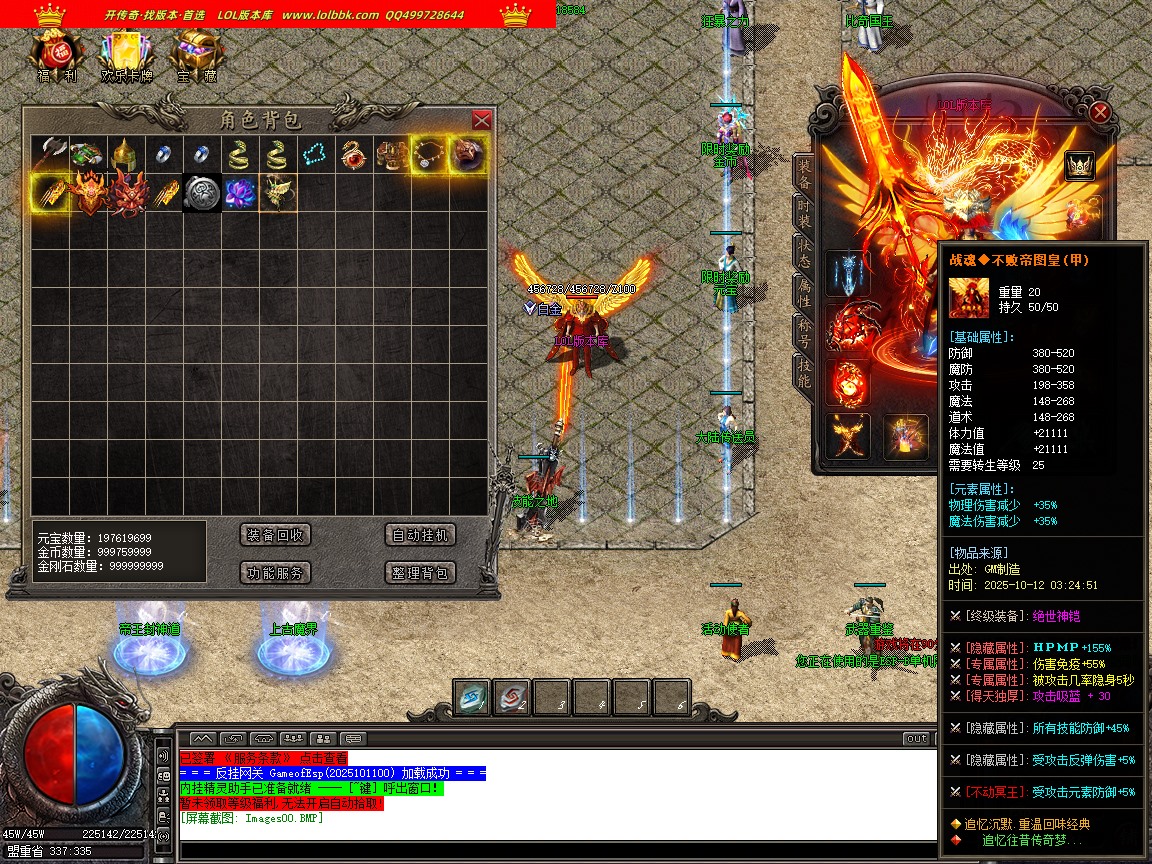Start 自动挂机 auto-combat

(421, 535)
